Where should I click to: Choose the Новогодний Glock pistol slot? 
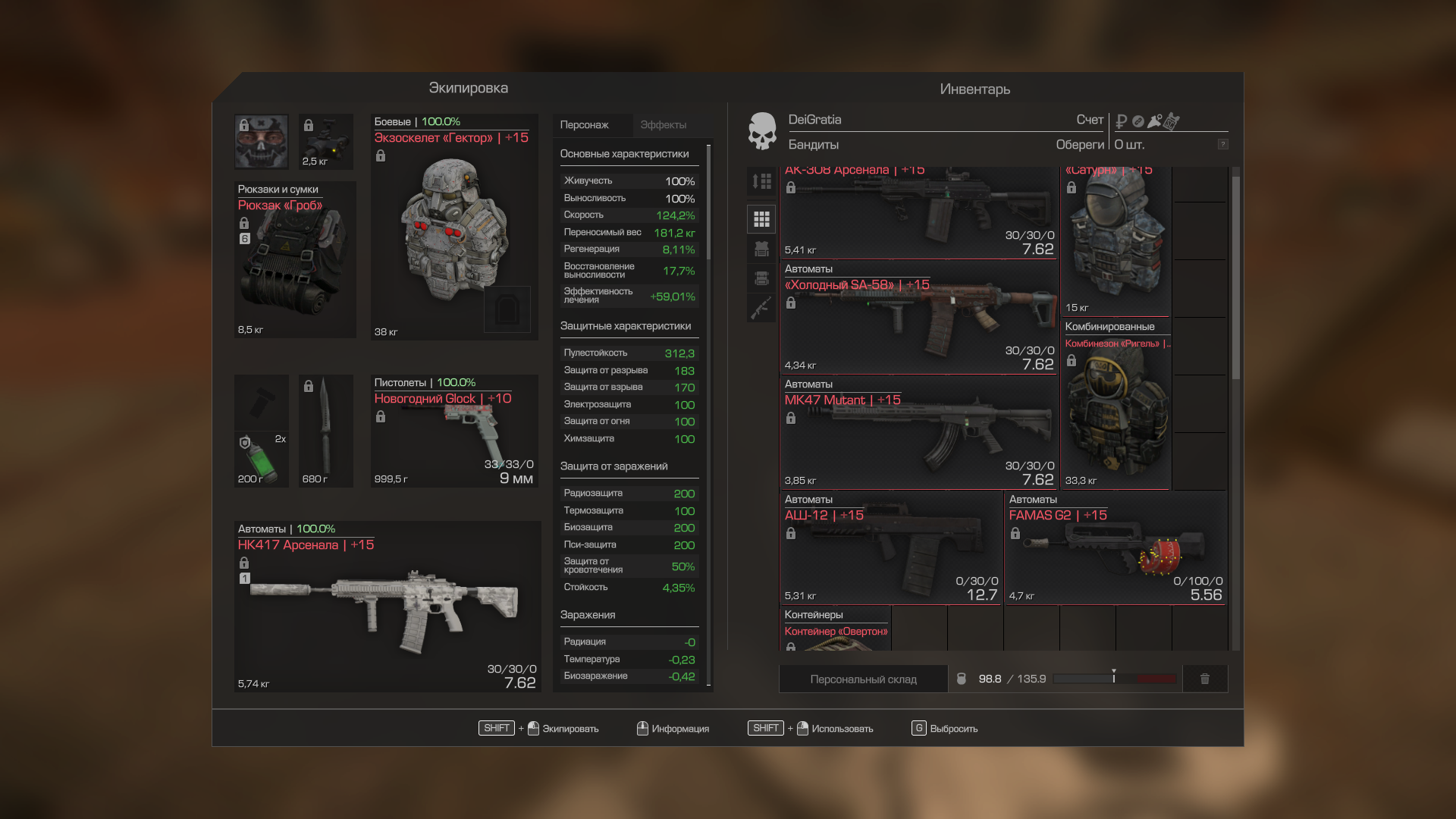click(453, 431)
